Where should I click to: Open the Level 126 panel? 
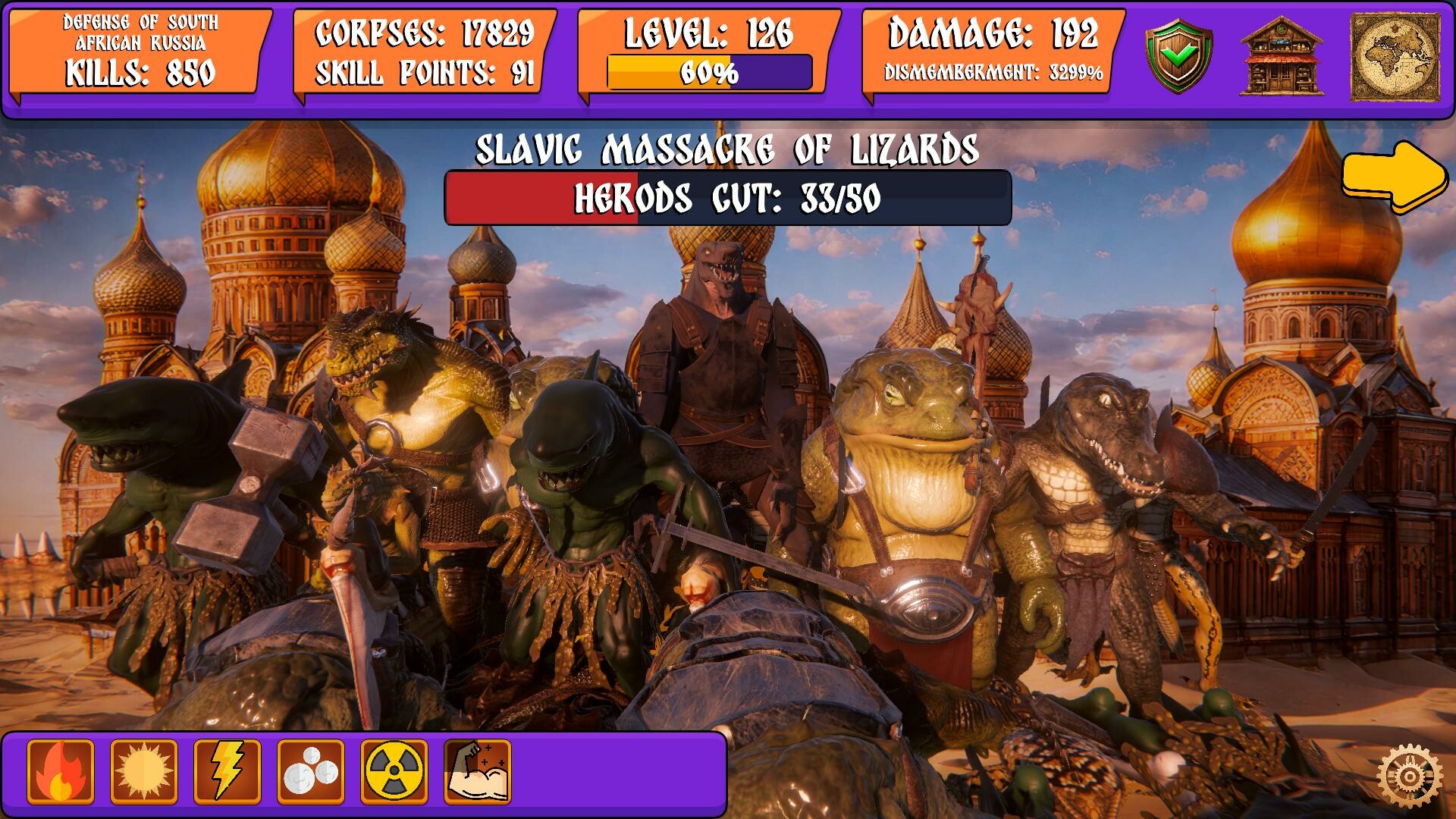tap(707, 32)
